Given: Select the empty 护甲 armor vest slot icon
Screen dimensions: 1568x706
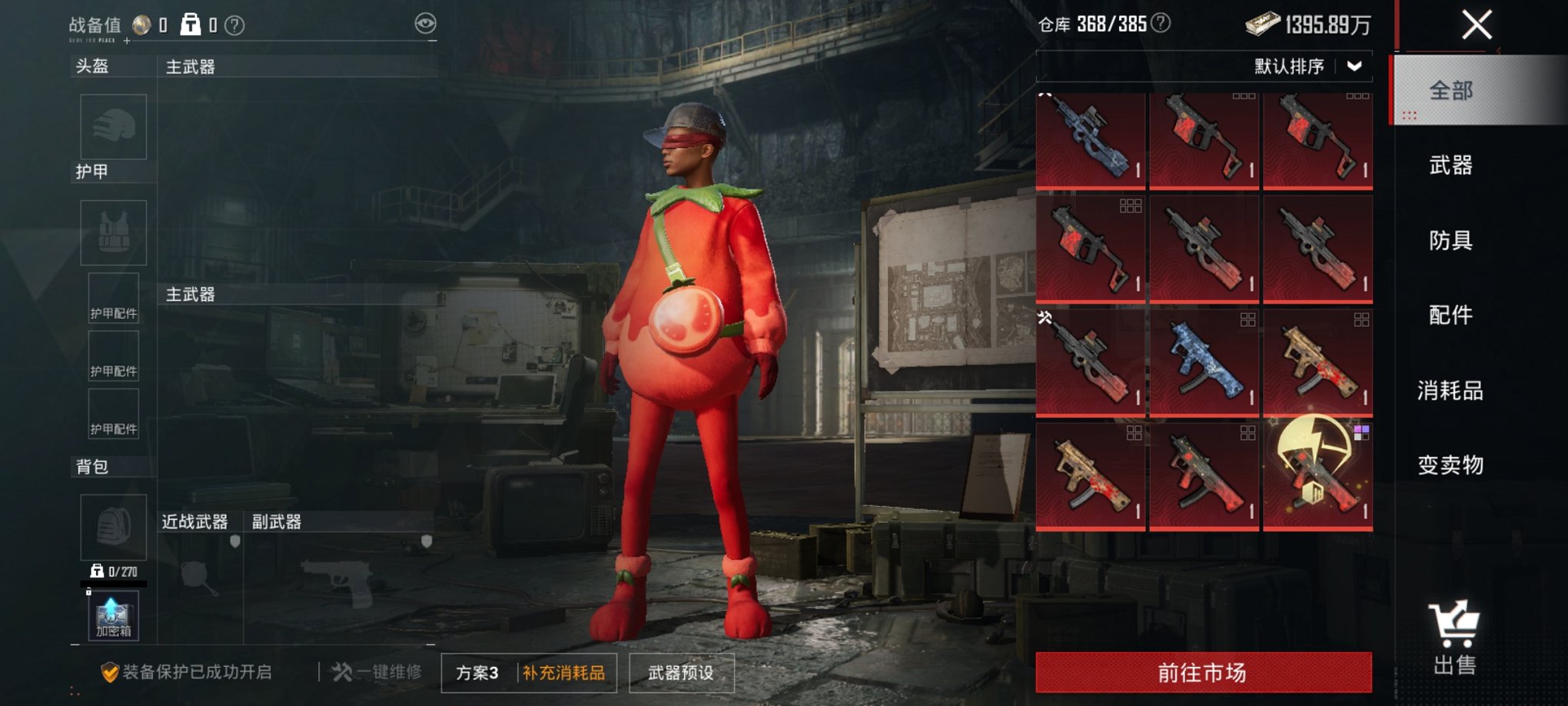Looking at the screenshot, I should (113, 232).
